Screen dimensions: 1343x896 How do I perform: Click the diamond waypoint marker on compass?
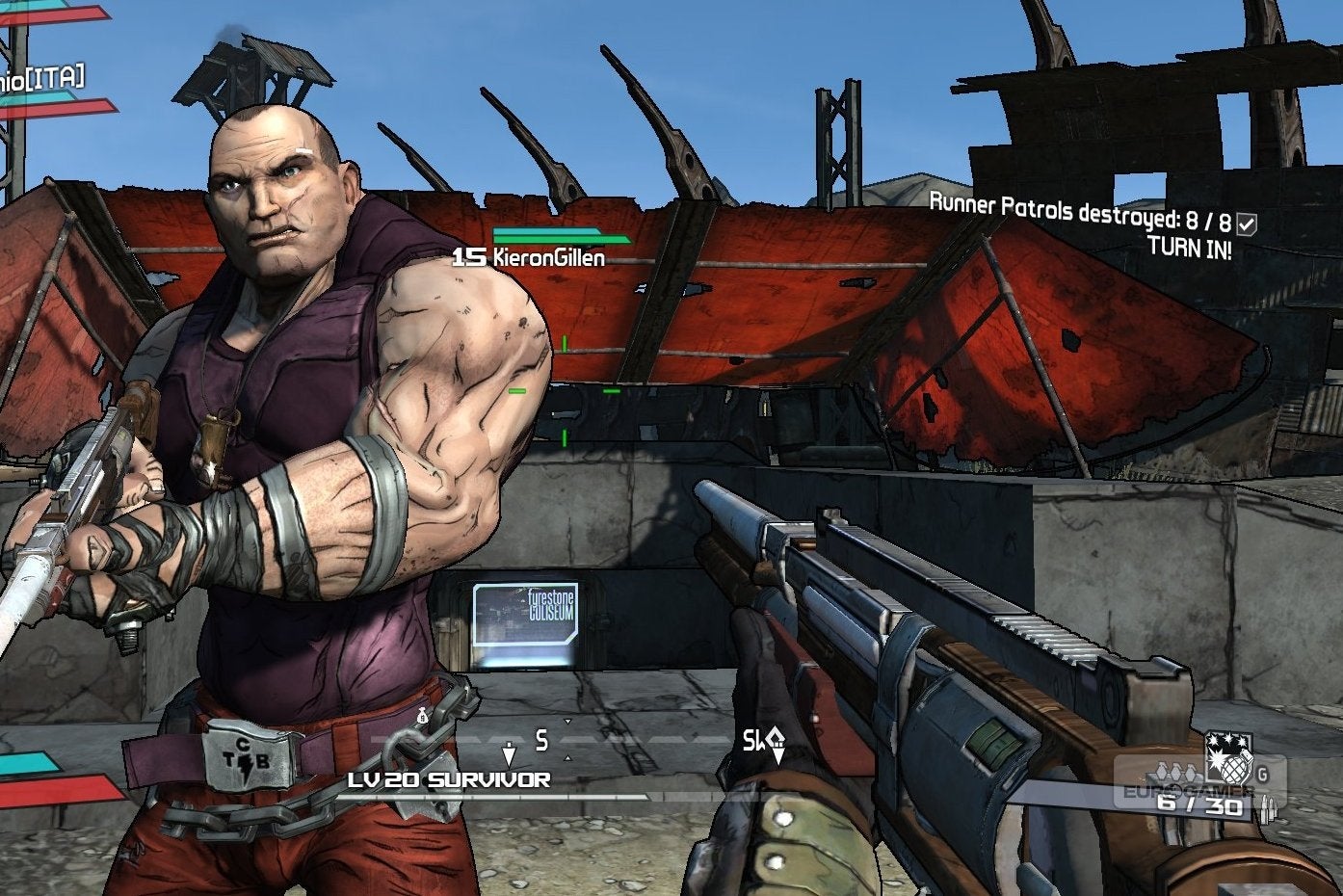(775, 742)
